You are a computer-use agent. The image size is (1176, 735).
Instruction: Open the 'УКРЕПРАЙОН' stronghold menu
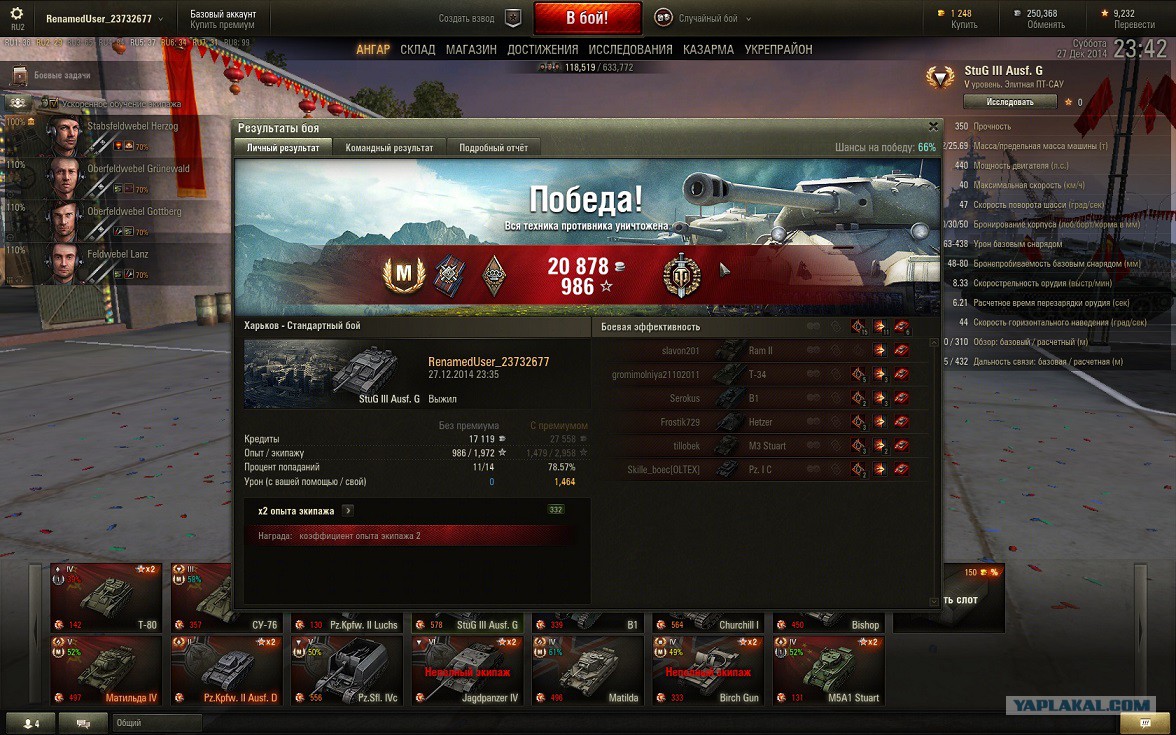tap(777, 49)
